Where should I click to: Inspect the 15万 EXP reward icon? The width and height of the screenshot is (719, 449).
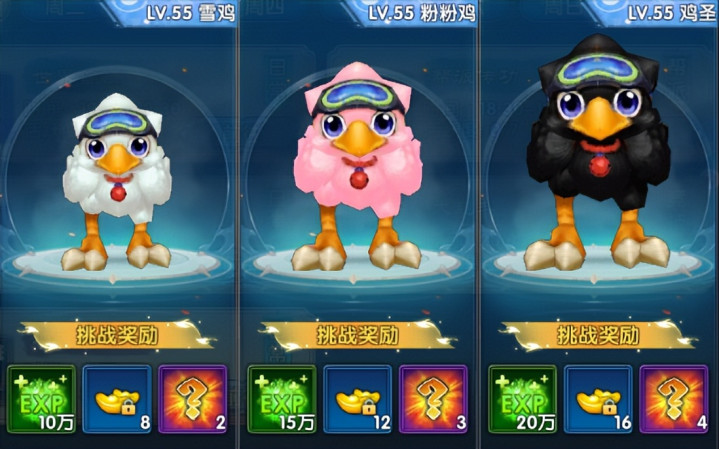coord(282,398)
